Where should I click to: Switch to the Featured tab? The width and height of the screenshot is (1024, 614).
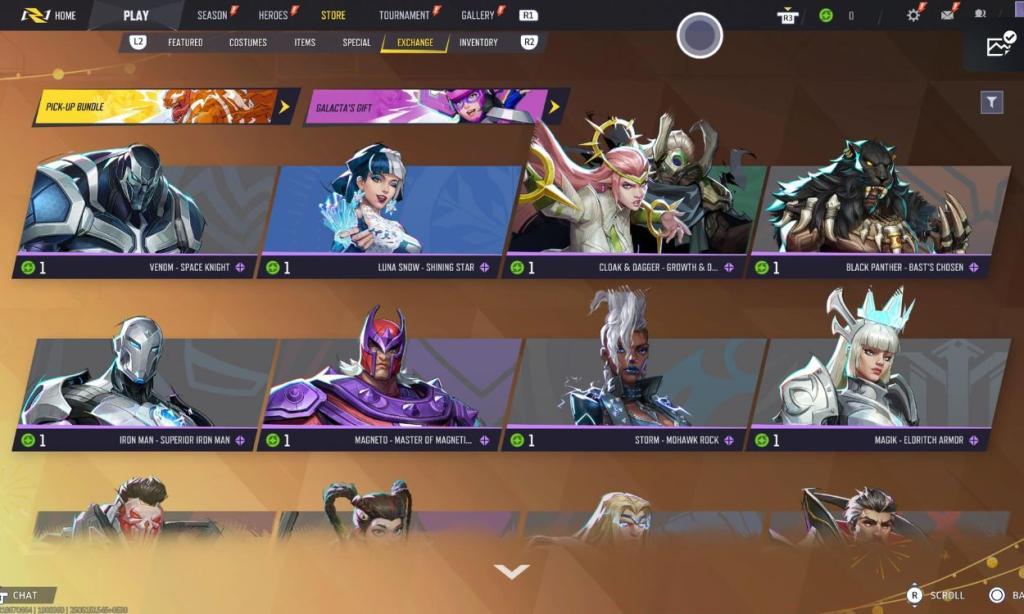185,43
